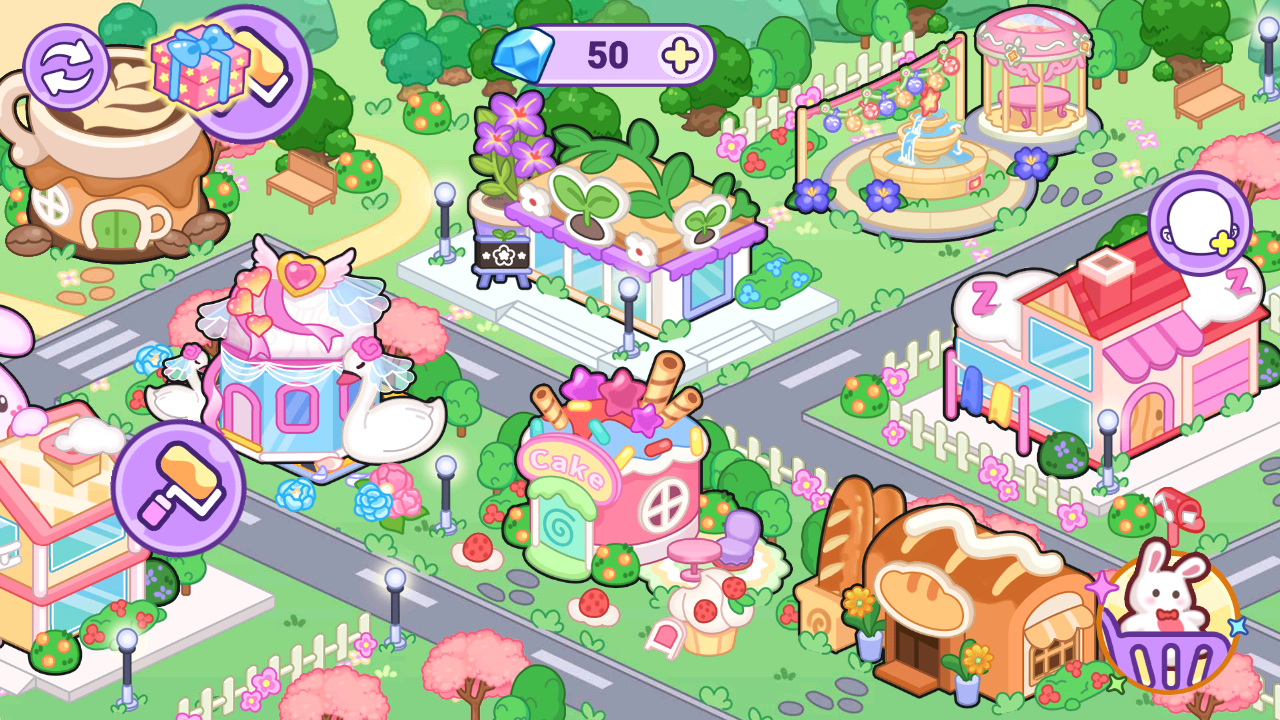This screenshot has height=720, width=1280.
Task: Add more diamonds with the plus button
Action: point(680,56)
